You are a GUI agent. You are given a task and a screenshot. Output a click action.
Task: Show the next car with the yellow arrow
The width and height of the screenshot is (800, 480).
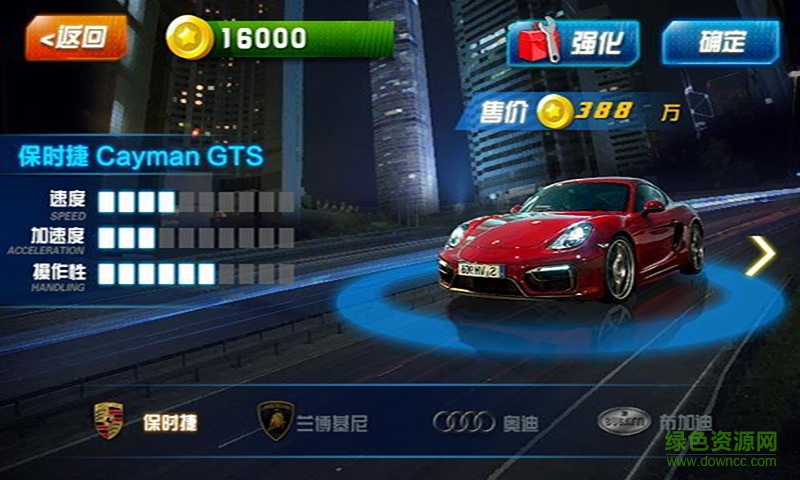(760, 256)
